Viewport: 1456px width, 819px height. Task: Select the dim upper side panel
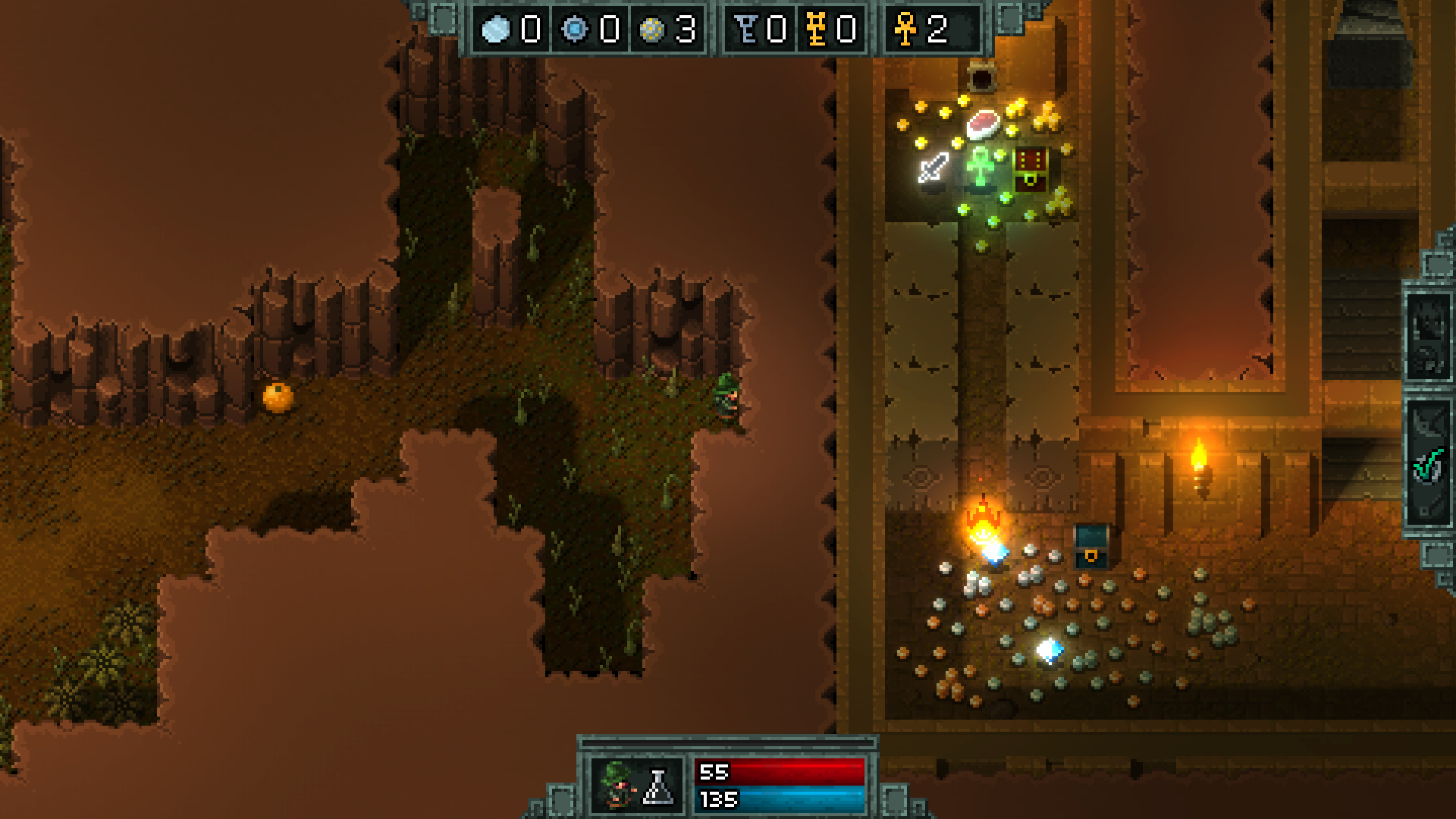coord(1428,336)
